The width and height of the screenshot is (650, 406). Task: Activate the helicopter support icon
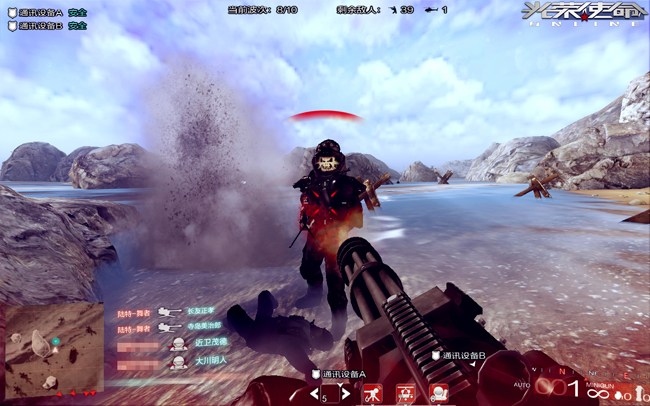click(406, 393)
